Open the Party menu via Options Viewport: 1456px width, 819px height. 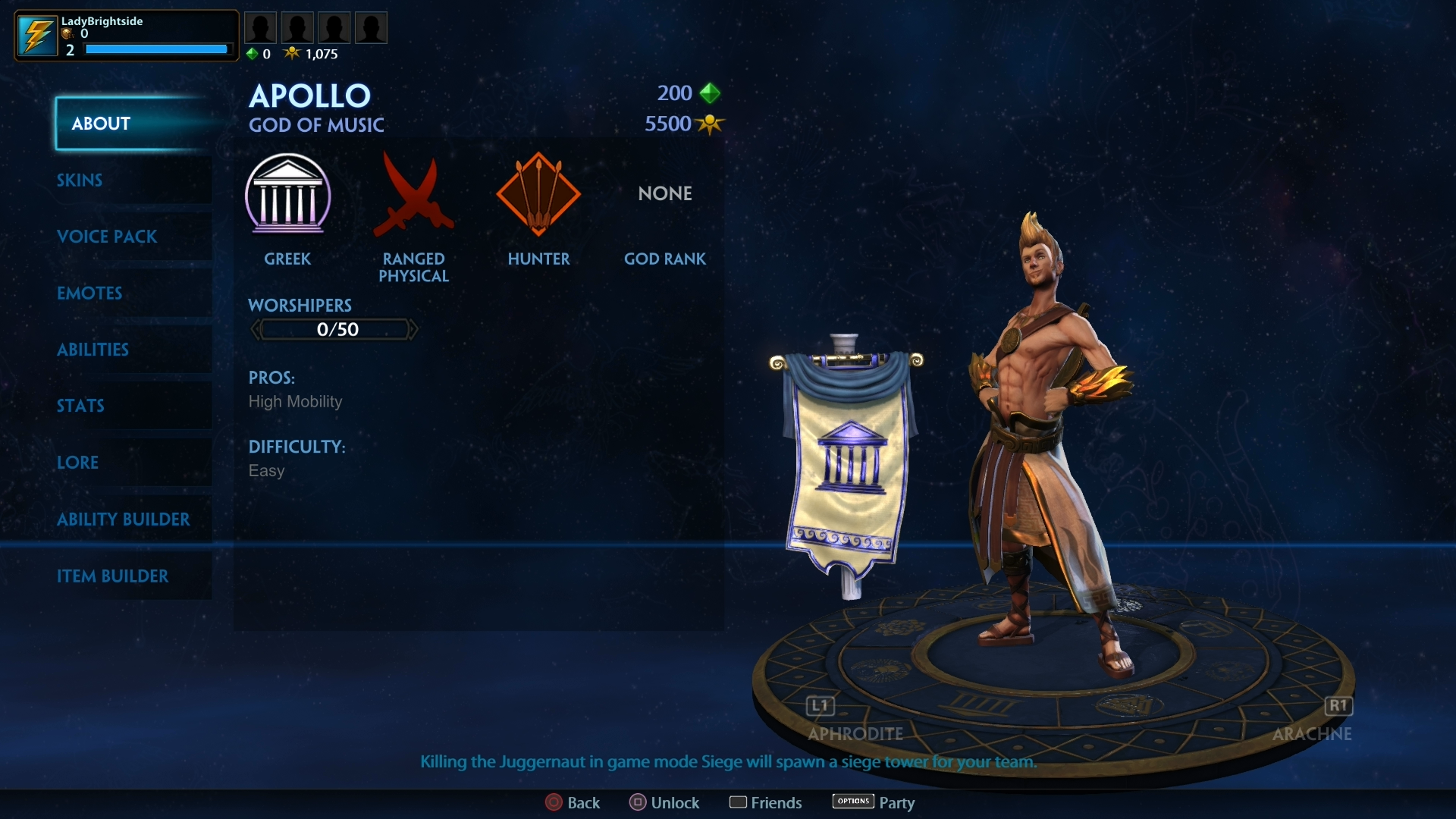pyautogui.click(x=852, y=802)
